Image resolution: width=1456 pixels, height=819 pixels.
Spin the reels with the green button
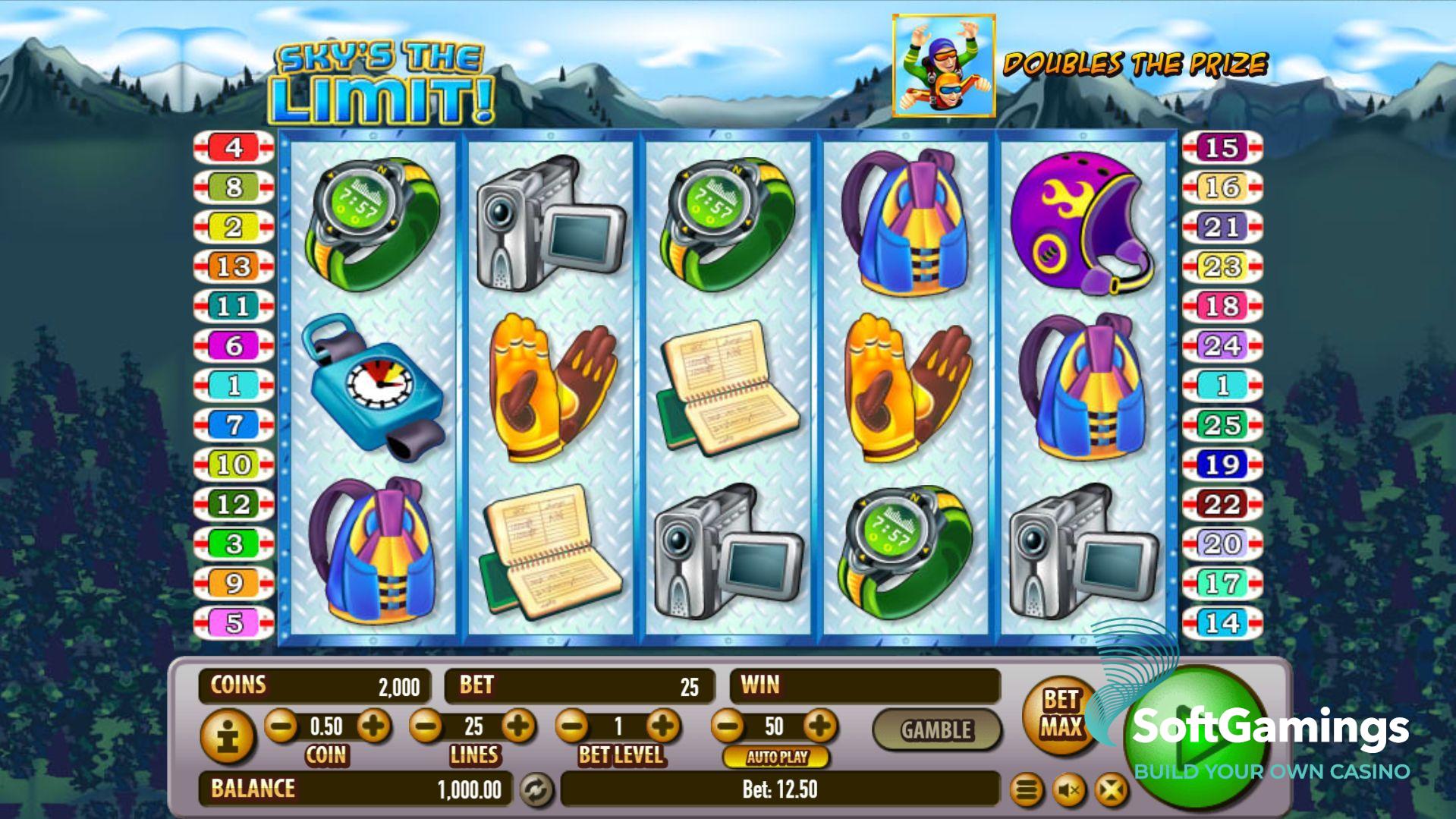[x=1196, y=741]
